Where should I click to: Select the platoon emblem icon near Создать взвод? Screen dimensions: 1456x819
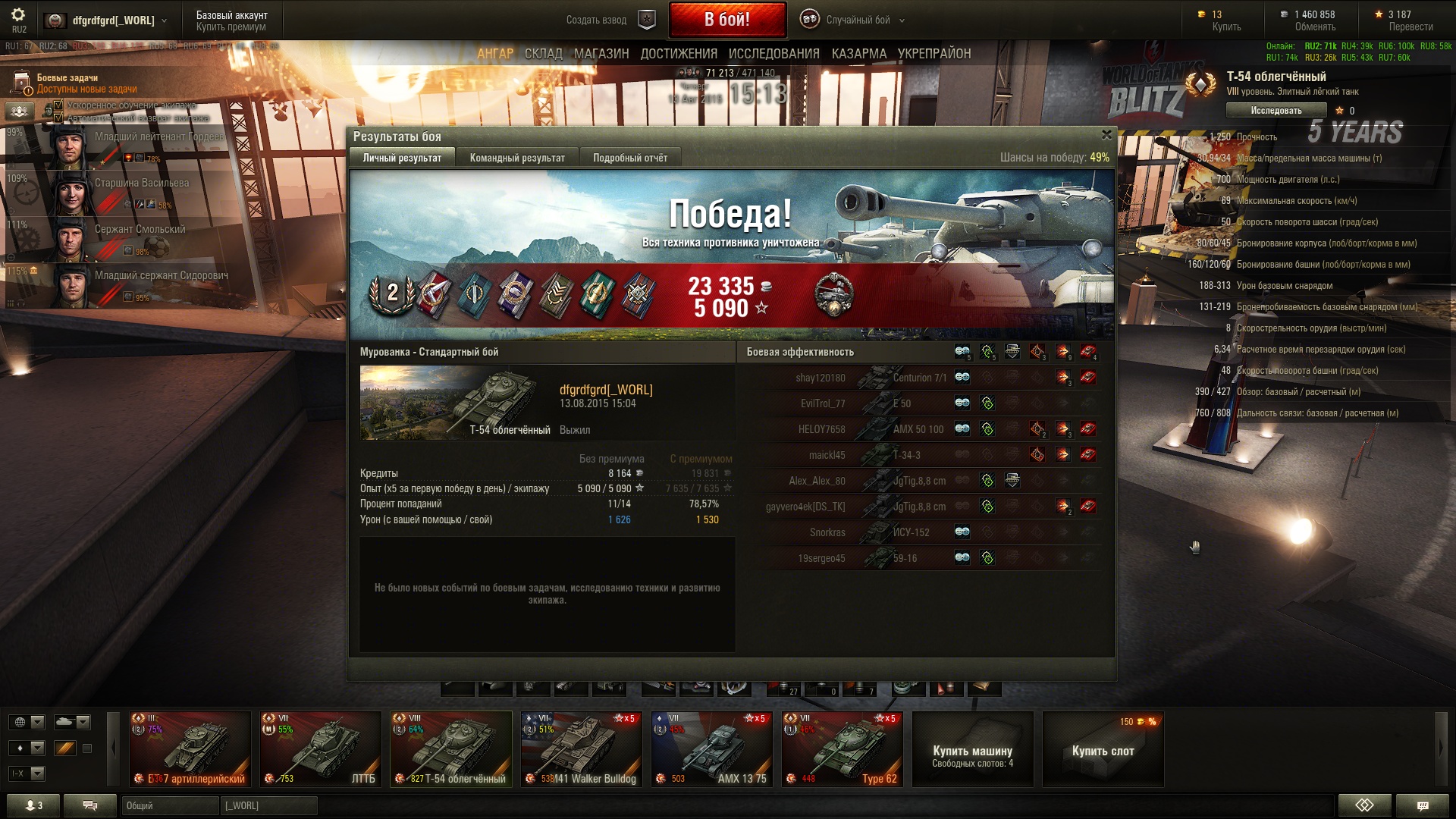tap(645, 18)
